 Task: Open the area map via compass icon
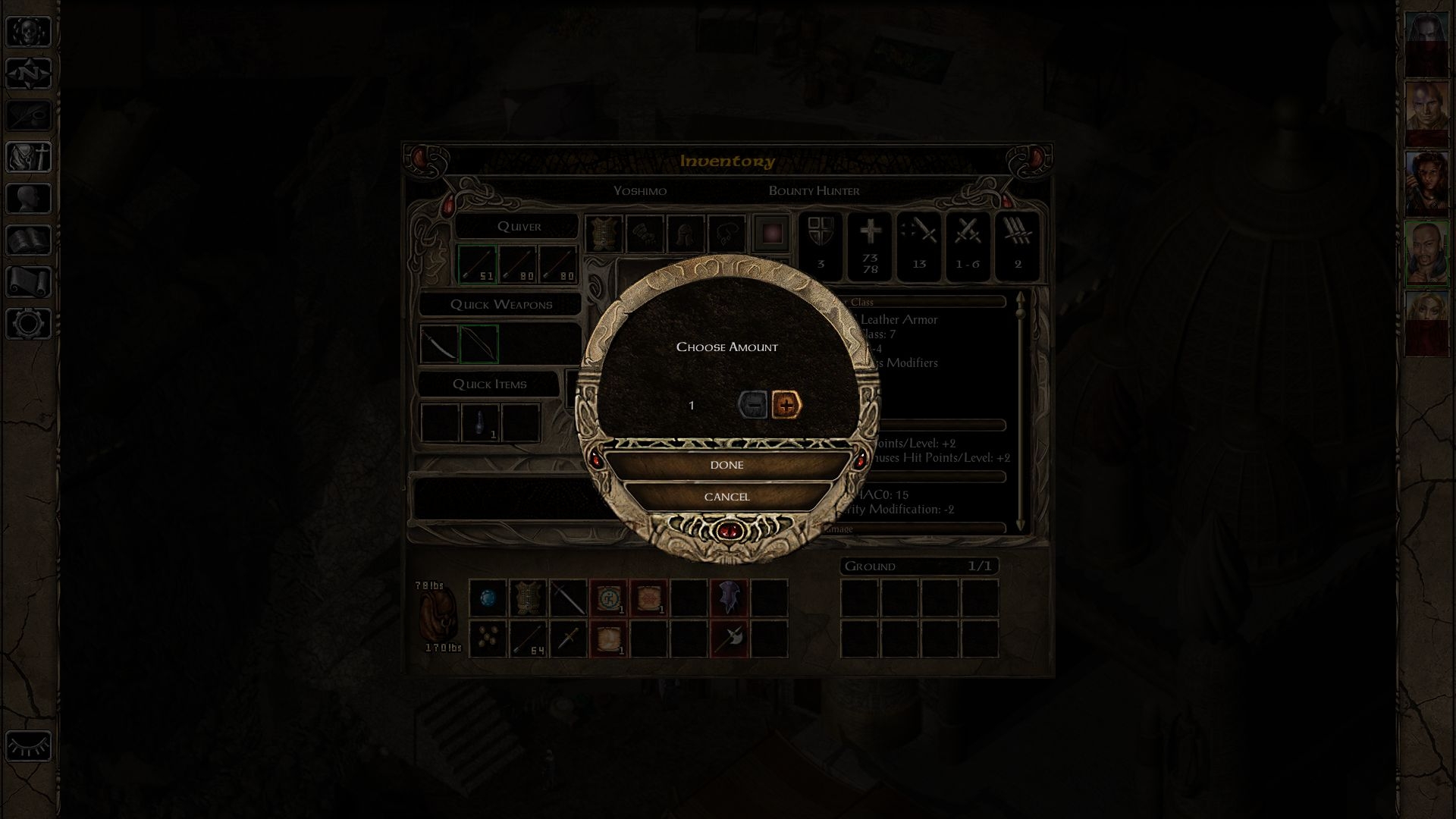click(29, 74)
